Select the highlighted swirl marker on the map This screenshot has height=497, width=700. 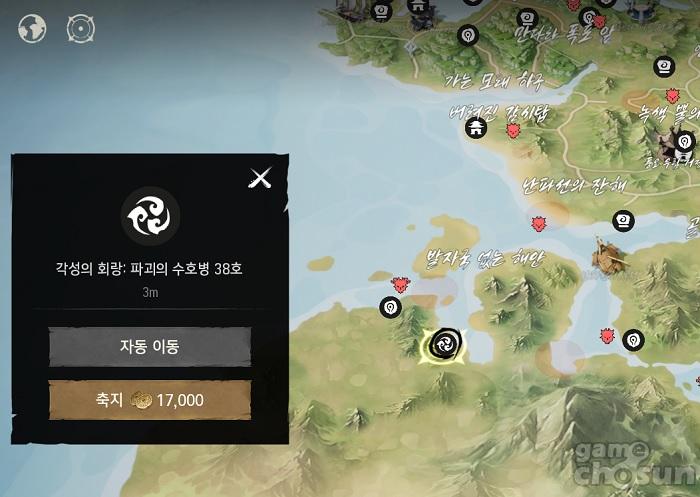(x=444, y=345)
